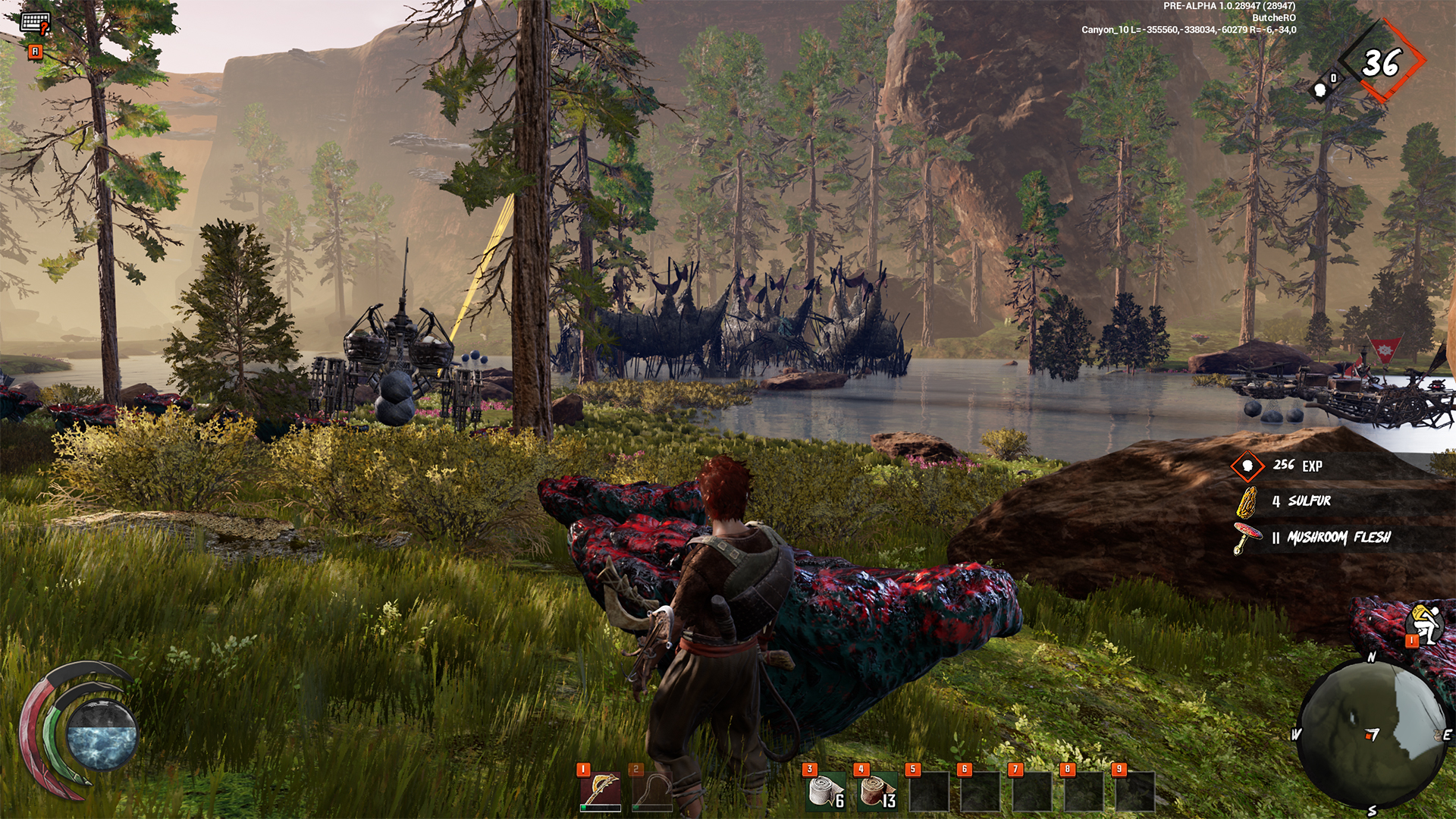
Task: Open the keyboard controls help icon
Action: coord(35,23)
